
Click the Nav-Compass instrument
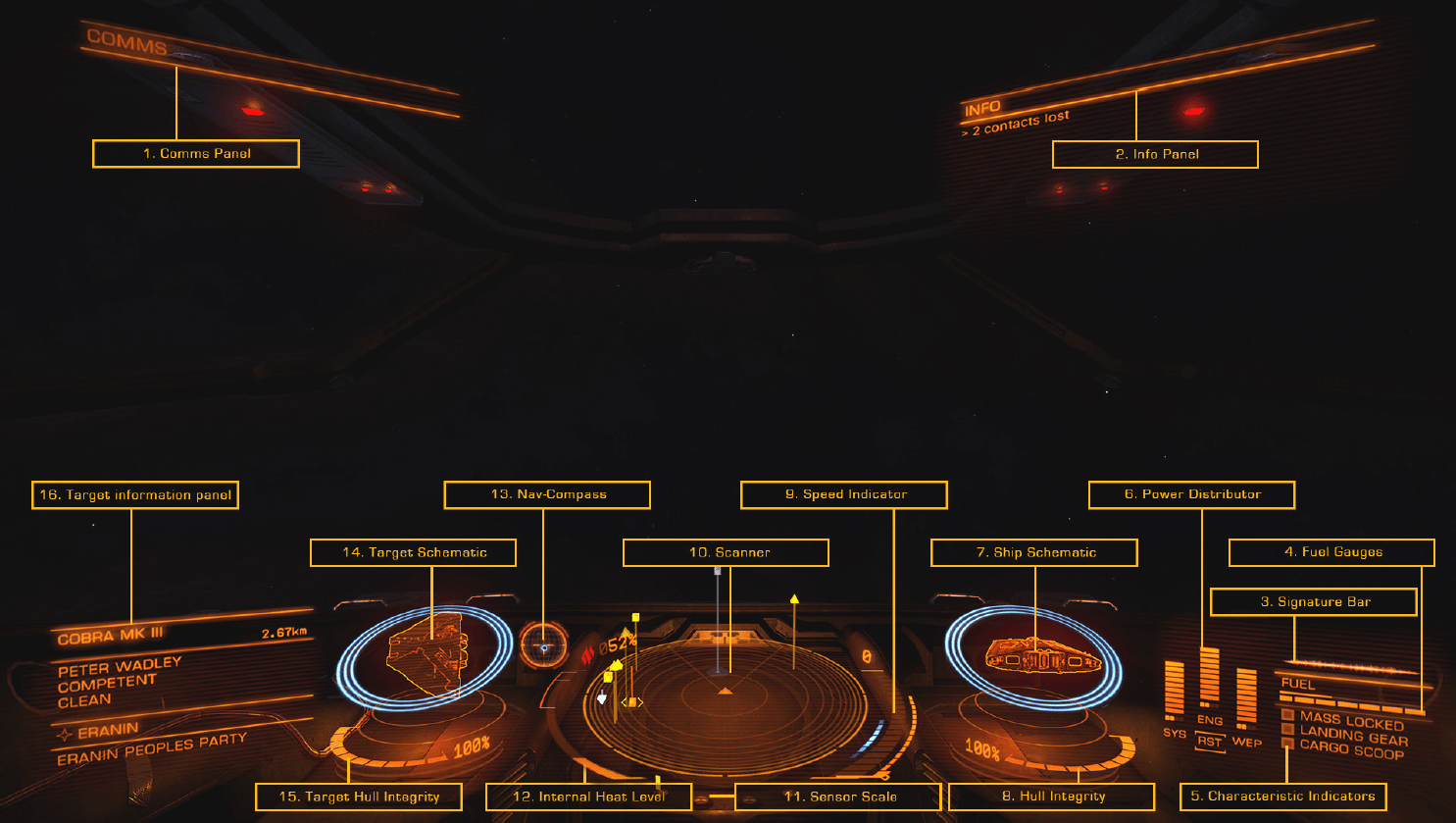543,646
